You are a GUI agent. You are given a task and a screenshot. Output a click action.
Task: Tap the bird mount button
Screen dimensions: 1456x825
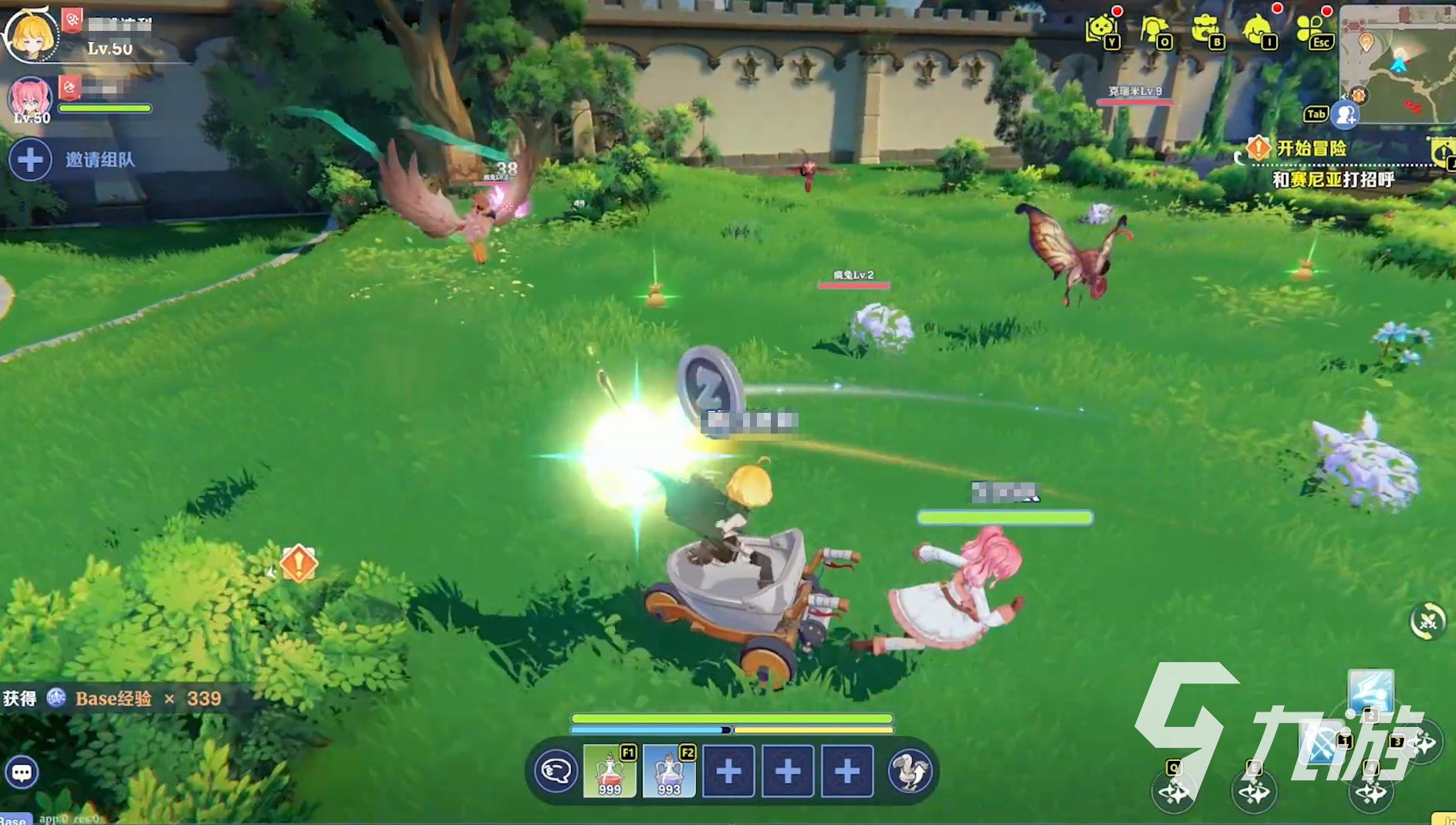point(910,771)
